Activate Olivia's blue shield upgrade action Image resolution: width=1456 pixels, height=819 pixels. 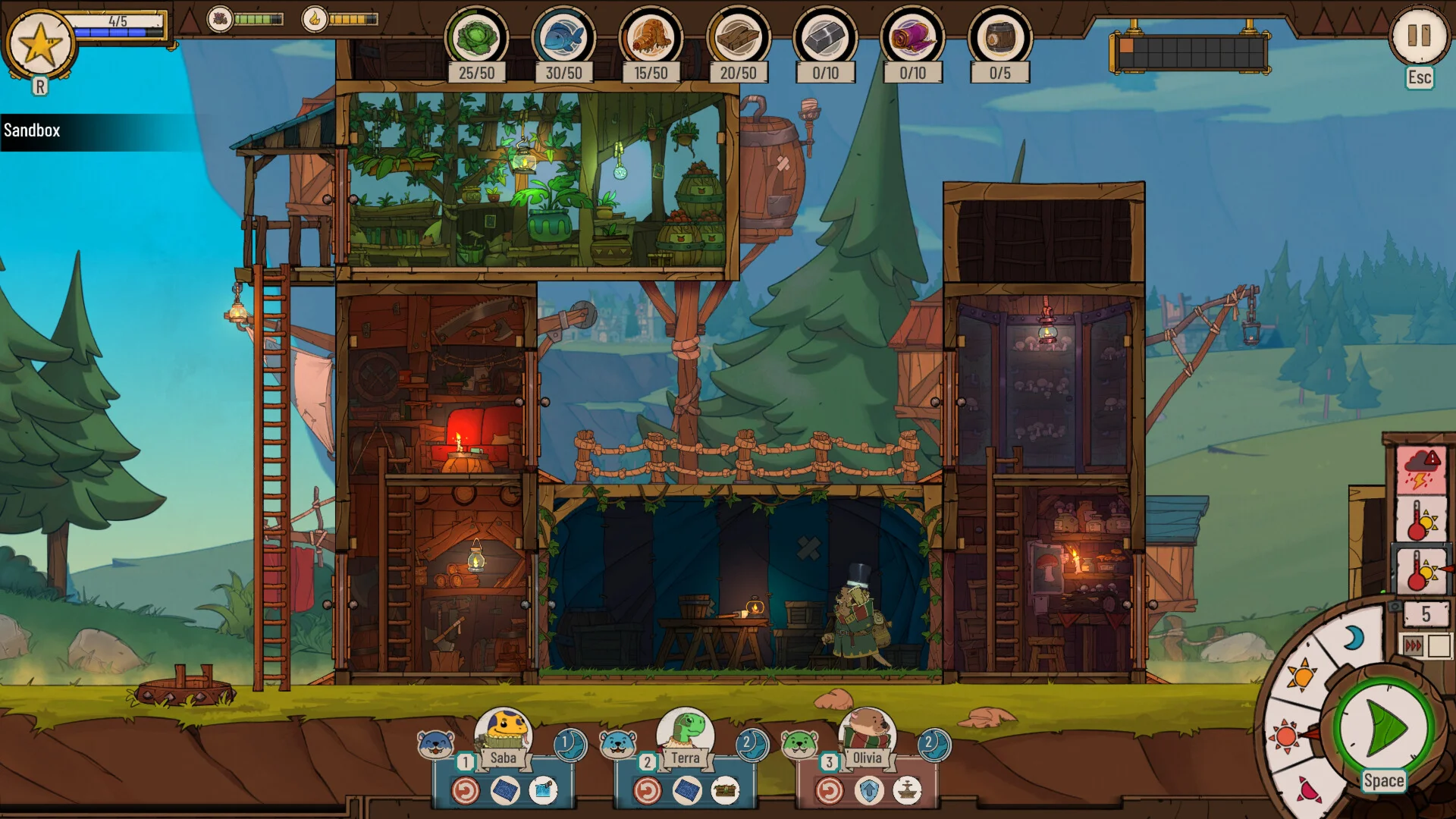869,791
